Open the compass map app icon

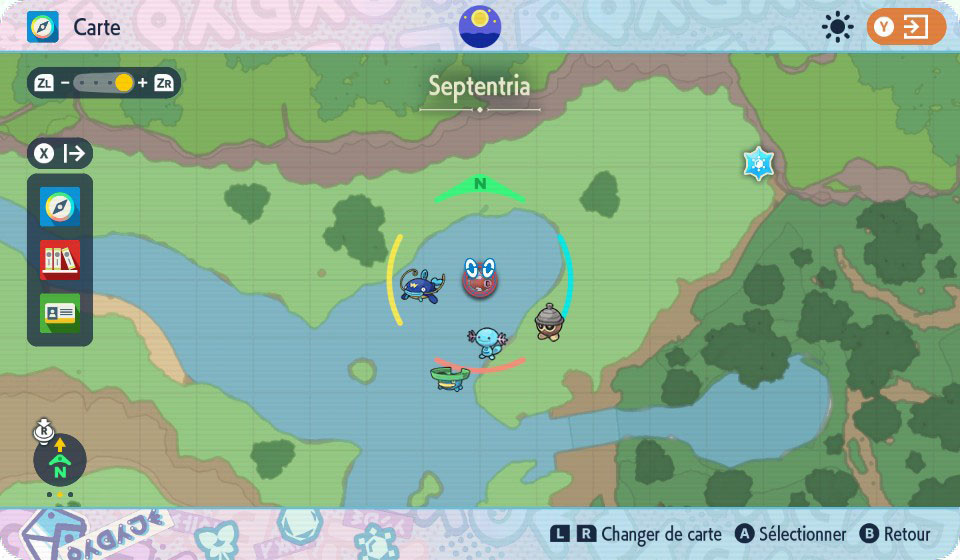click(60, 207)
